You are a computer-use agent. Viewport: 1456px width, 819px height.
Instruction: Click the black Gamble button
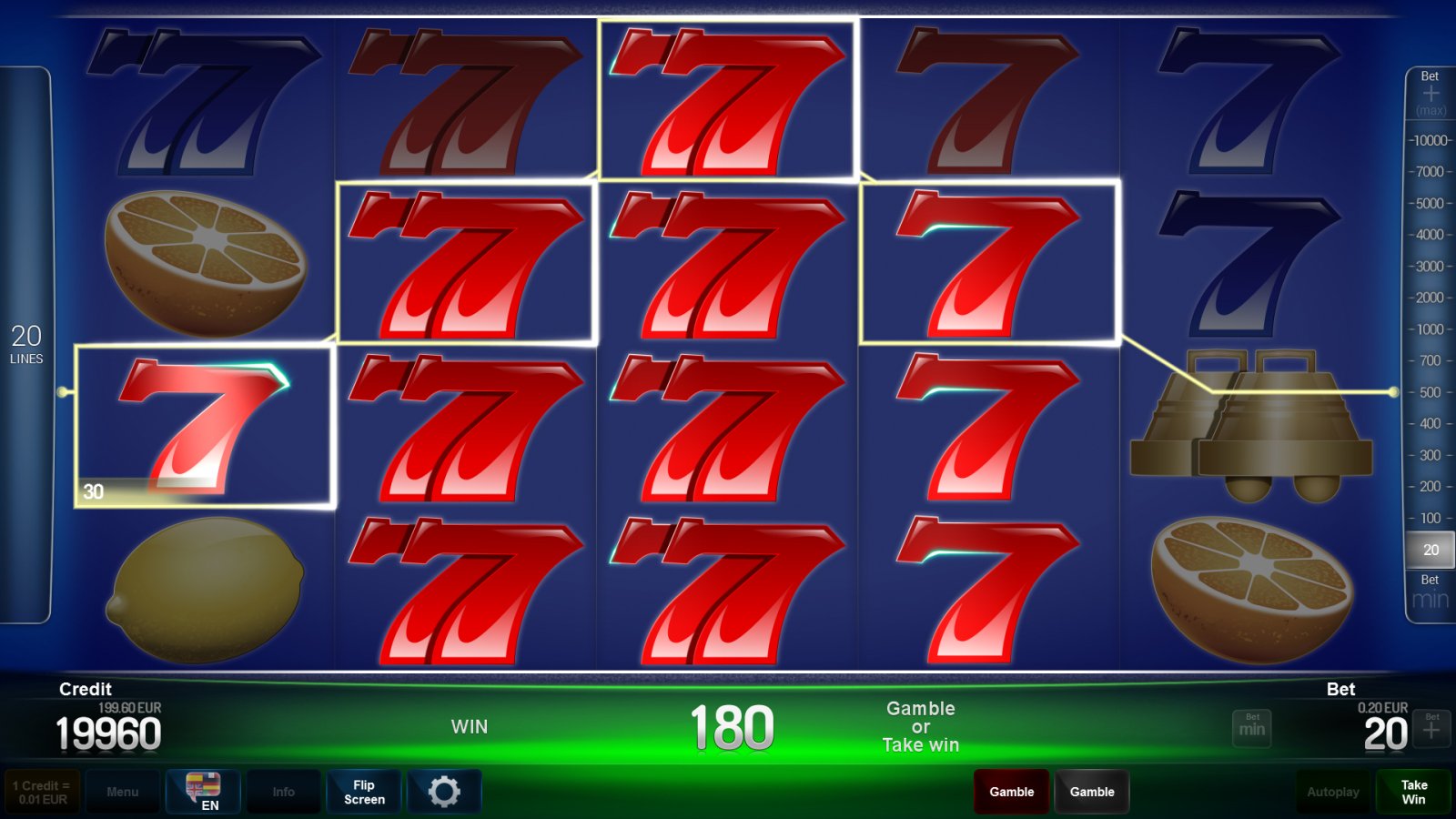(x=1092, y=791)
